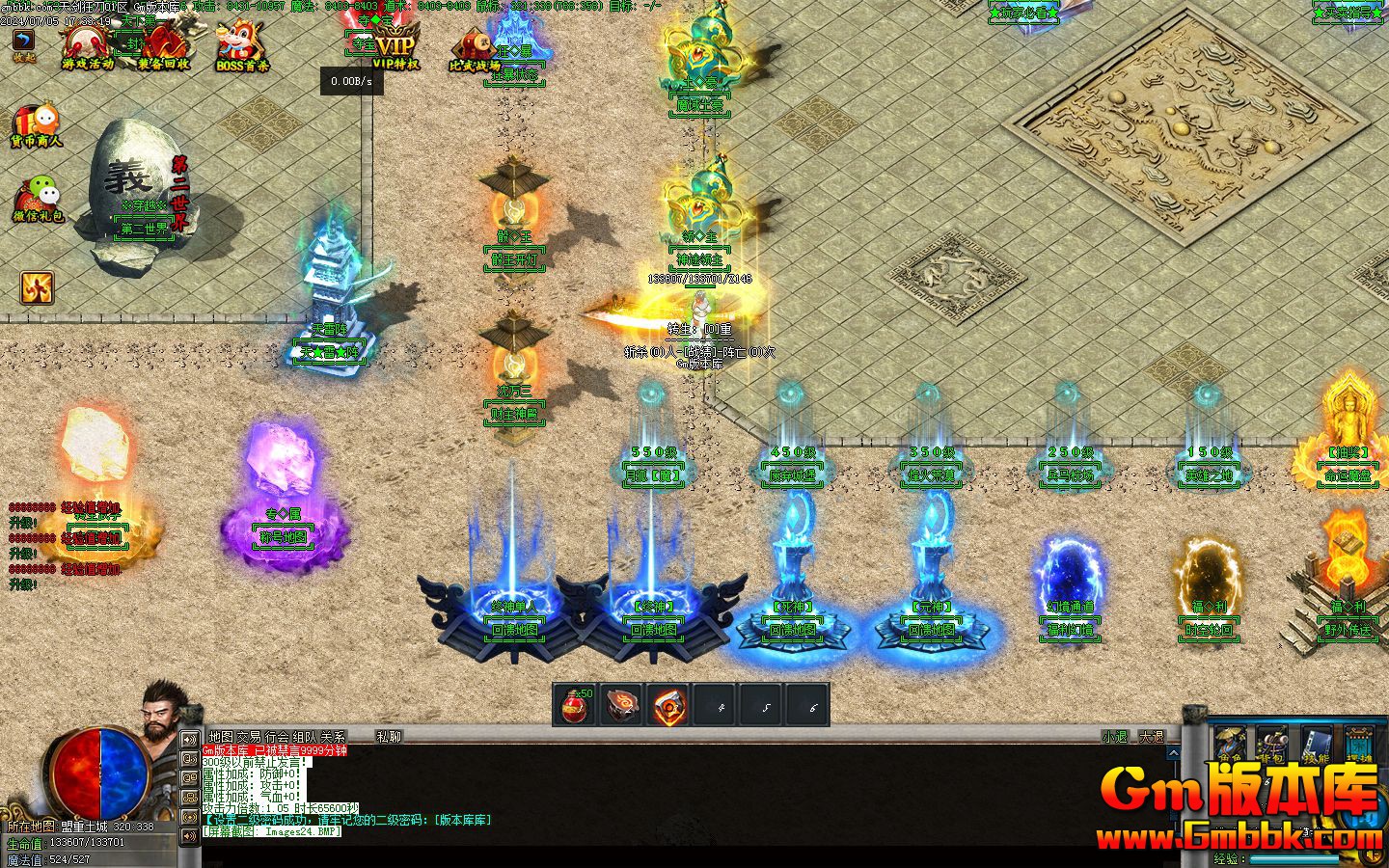Open the 私聊 private chat tab
This screenshot has height=868, width=1389.
pyautogui.click(x=389, y=737)
